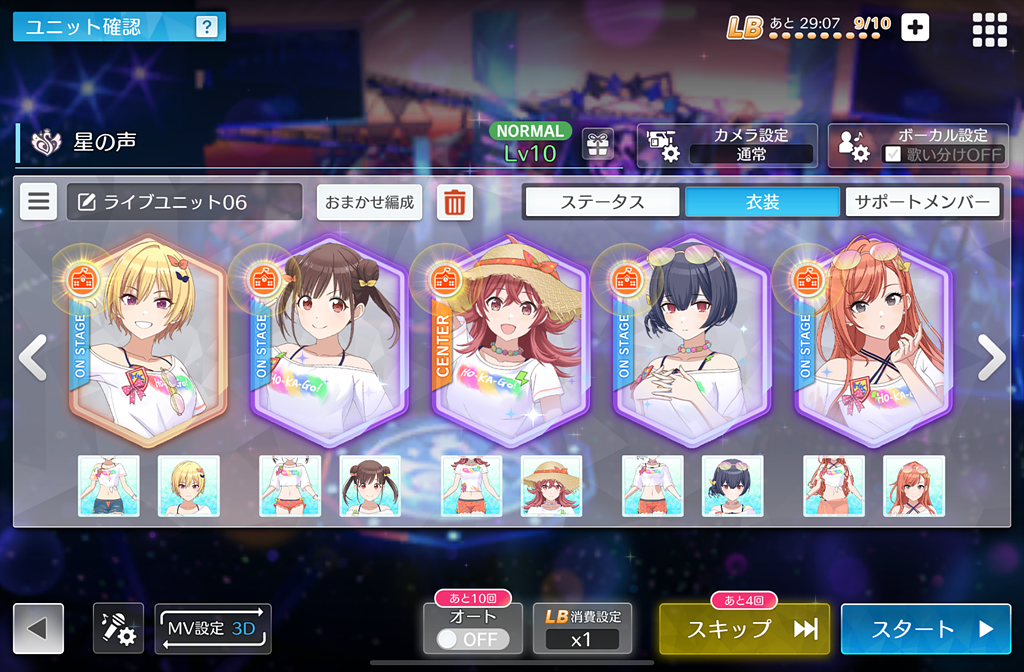Toggle the オート auto switch

click(x=473, y=638)
